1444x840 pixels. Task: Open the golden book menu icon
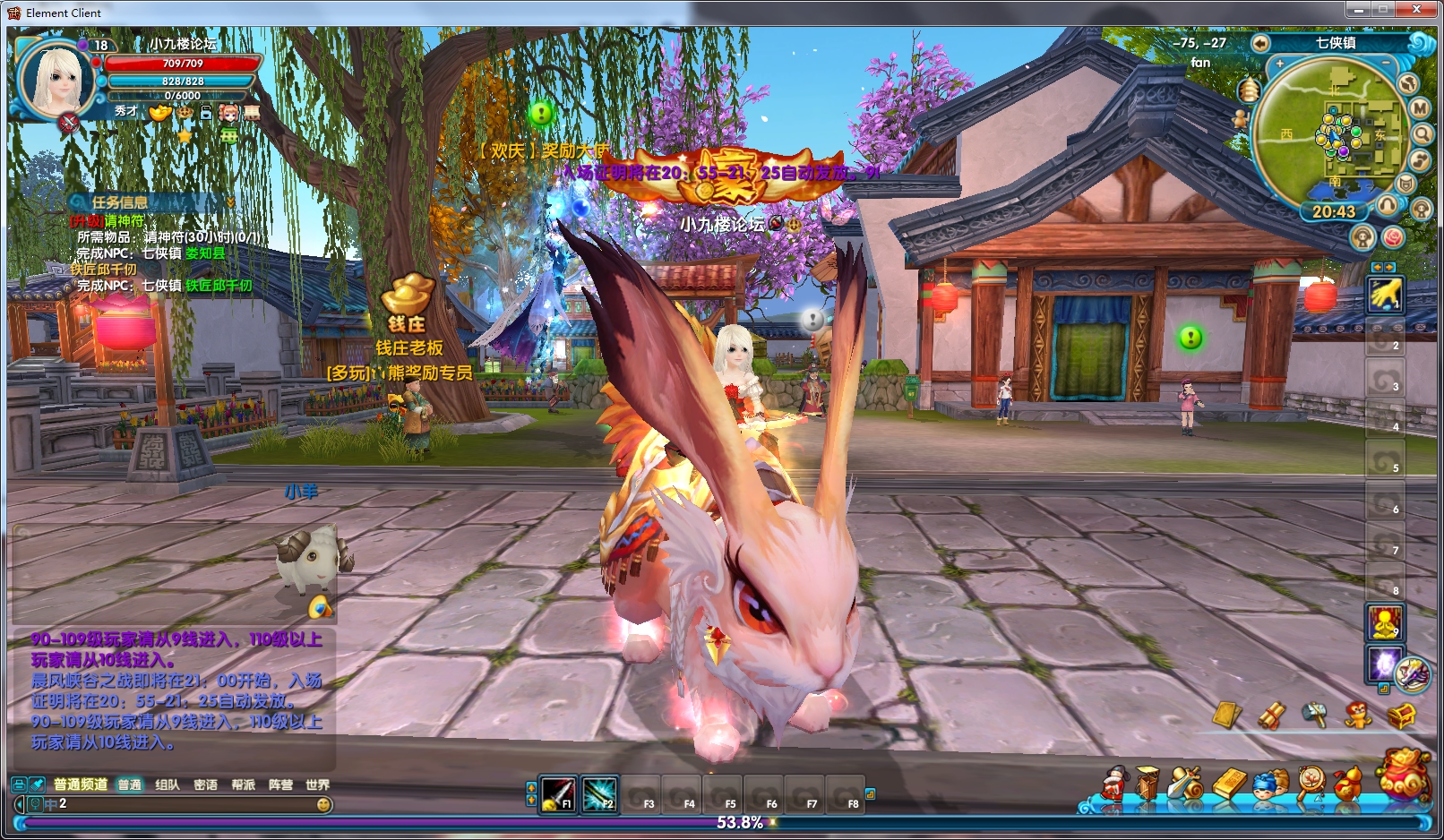[x=1230, y=783]
